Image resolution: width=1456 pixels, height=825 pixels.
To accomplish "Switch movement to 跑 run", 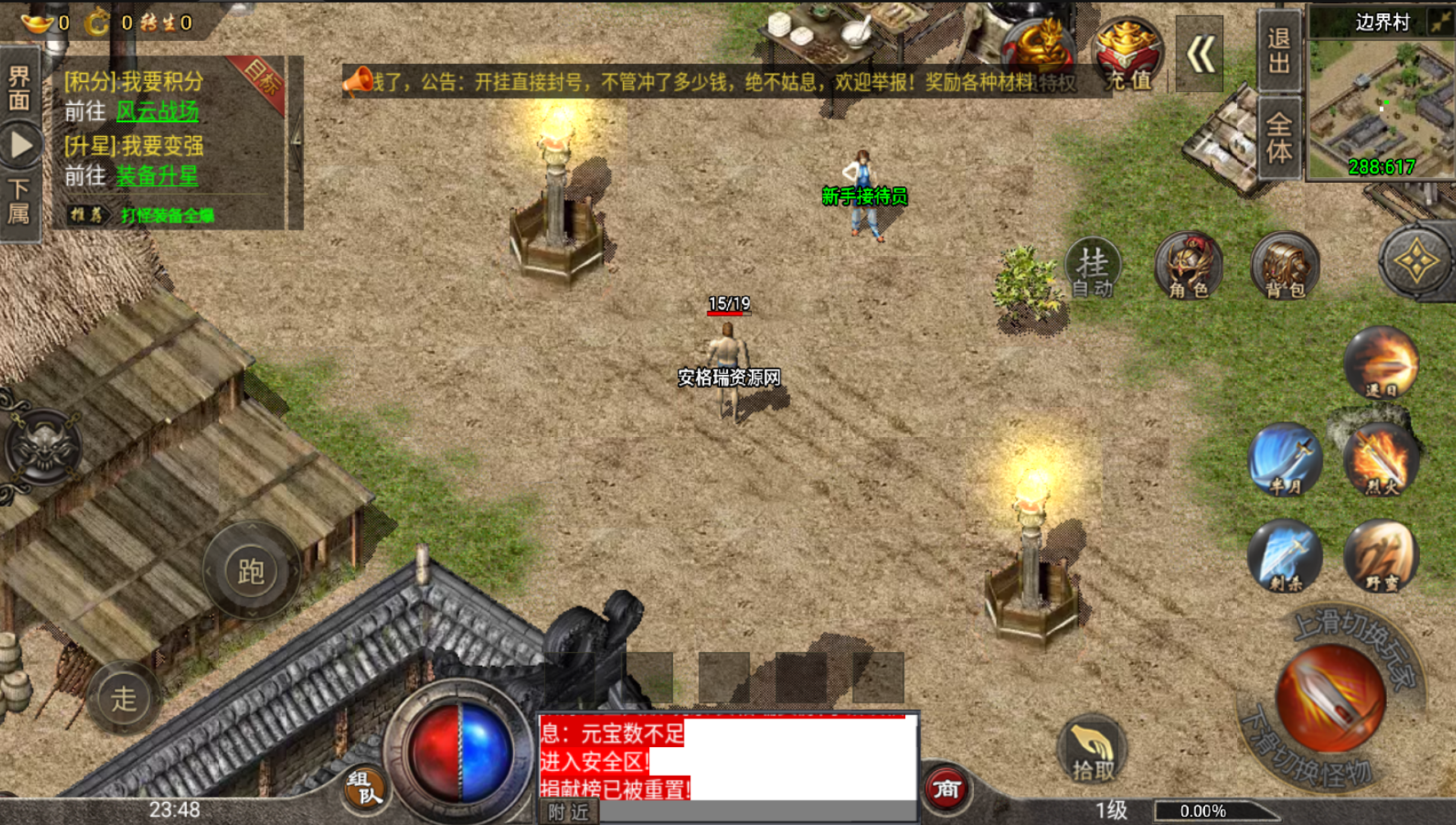I will [x=251, y=572].
